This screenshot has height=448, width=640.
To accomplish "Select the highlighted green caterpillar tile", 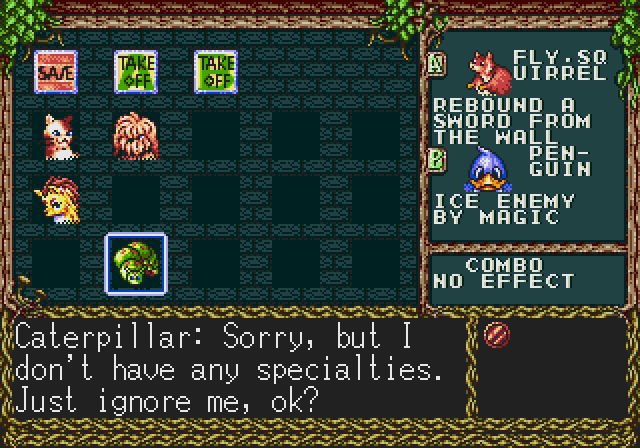I will (x=136, y=263).
